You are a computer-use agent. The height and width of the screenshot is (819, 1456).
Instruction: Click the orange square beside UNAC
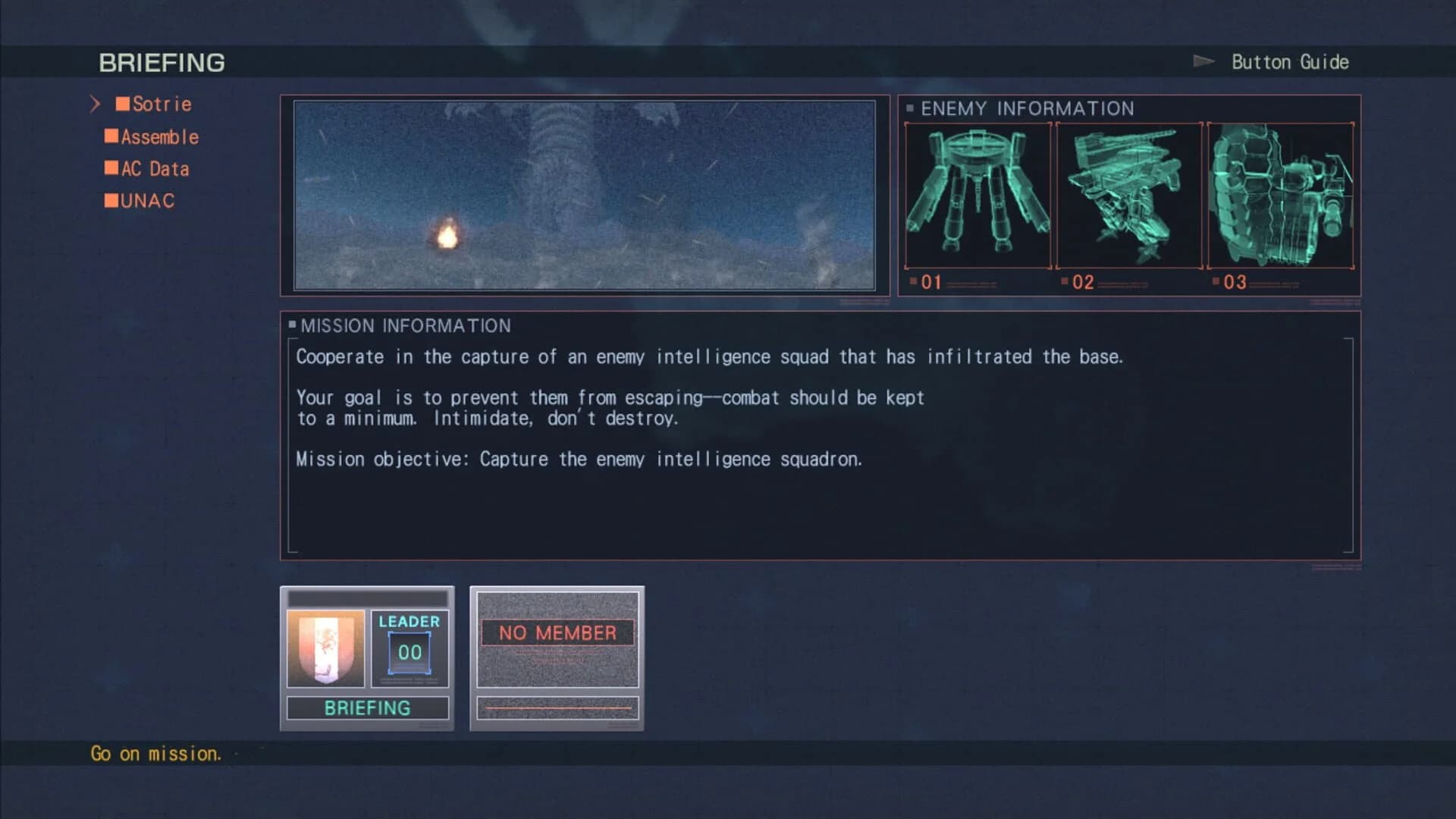111,199
